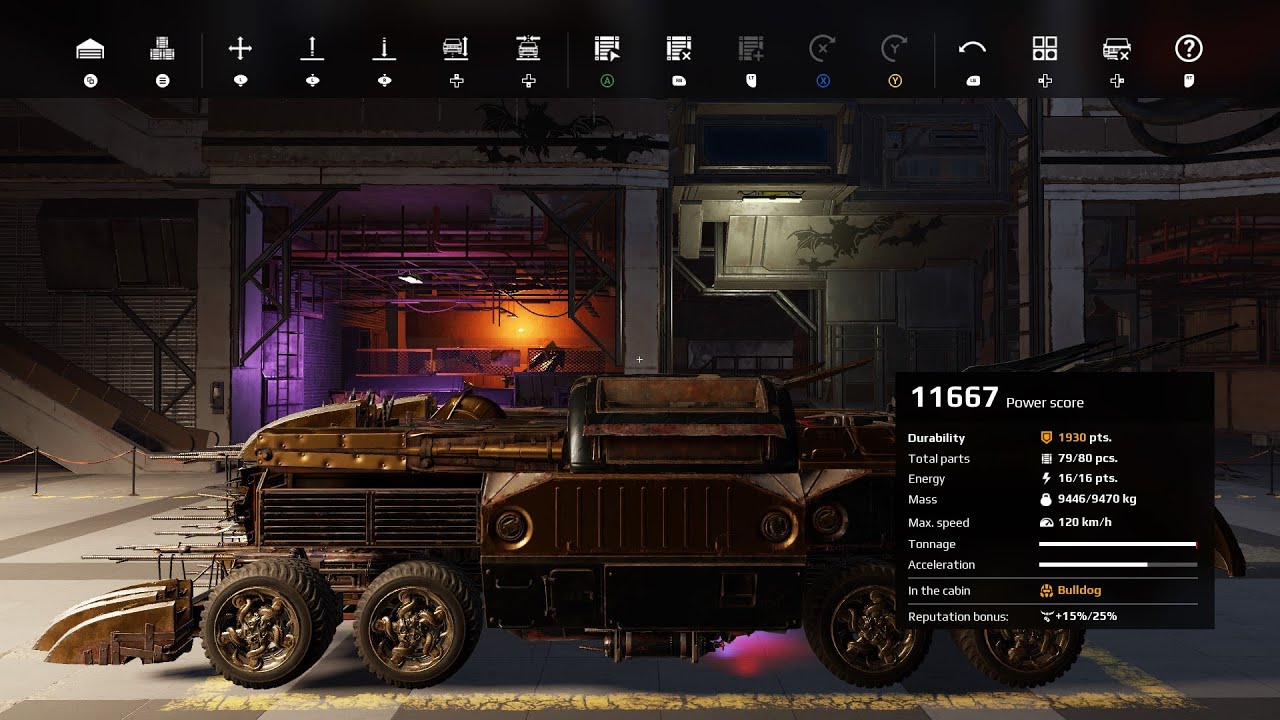Screen dimensions: 1280x720
Task: Undo the last action with curved arrow
Action: coord(973,48)
